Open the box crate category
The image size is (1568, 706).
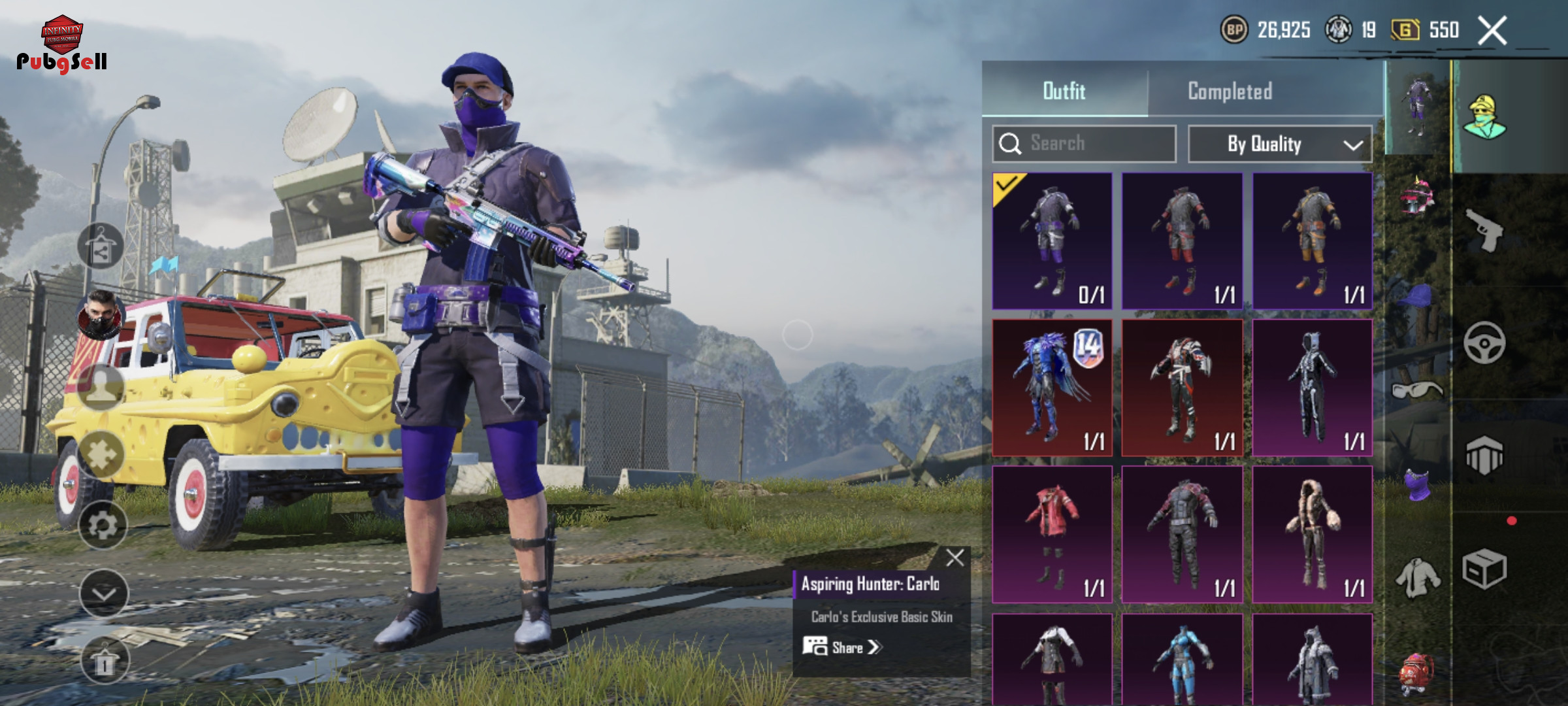pyautogui.click(x=1484, y=569)
